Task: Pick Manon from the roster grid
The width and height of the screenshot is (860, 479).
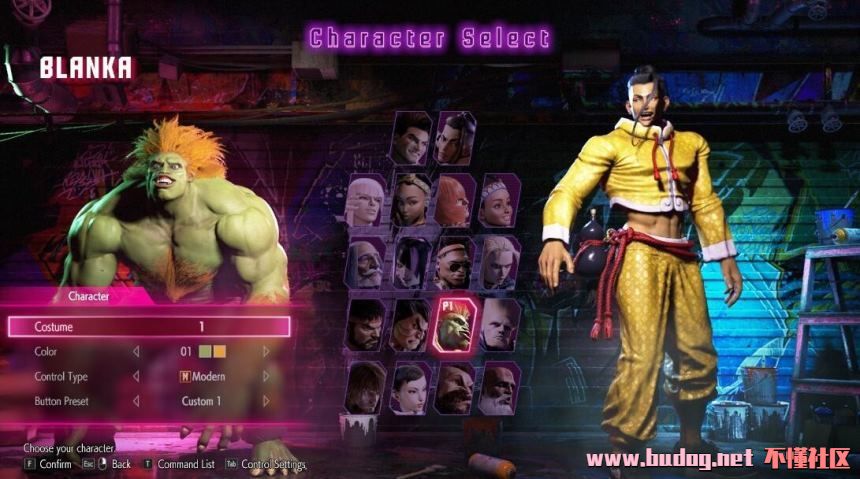Action: [x=366, y=201]
